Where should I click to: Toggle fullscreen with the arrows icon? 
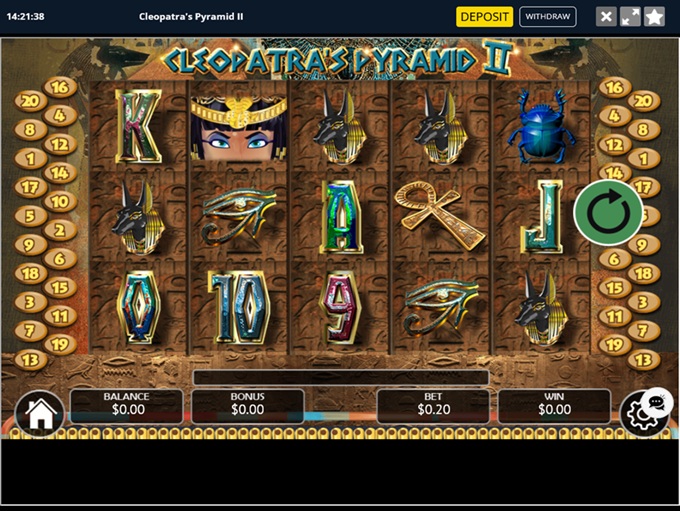pos(630,16)
